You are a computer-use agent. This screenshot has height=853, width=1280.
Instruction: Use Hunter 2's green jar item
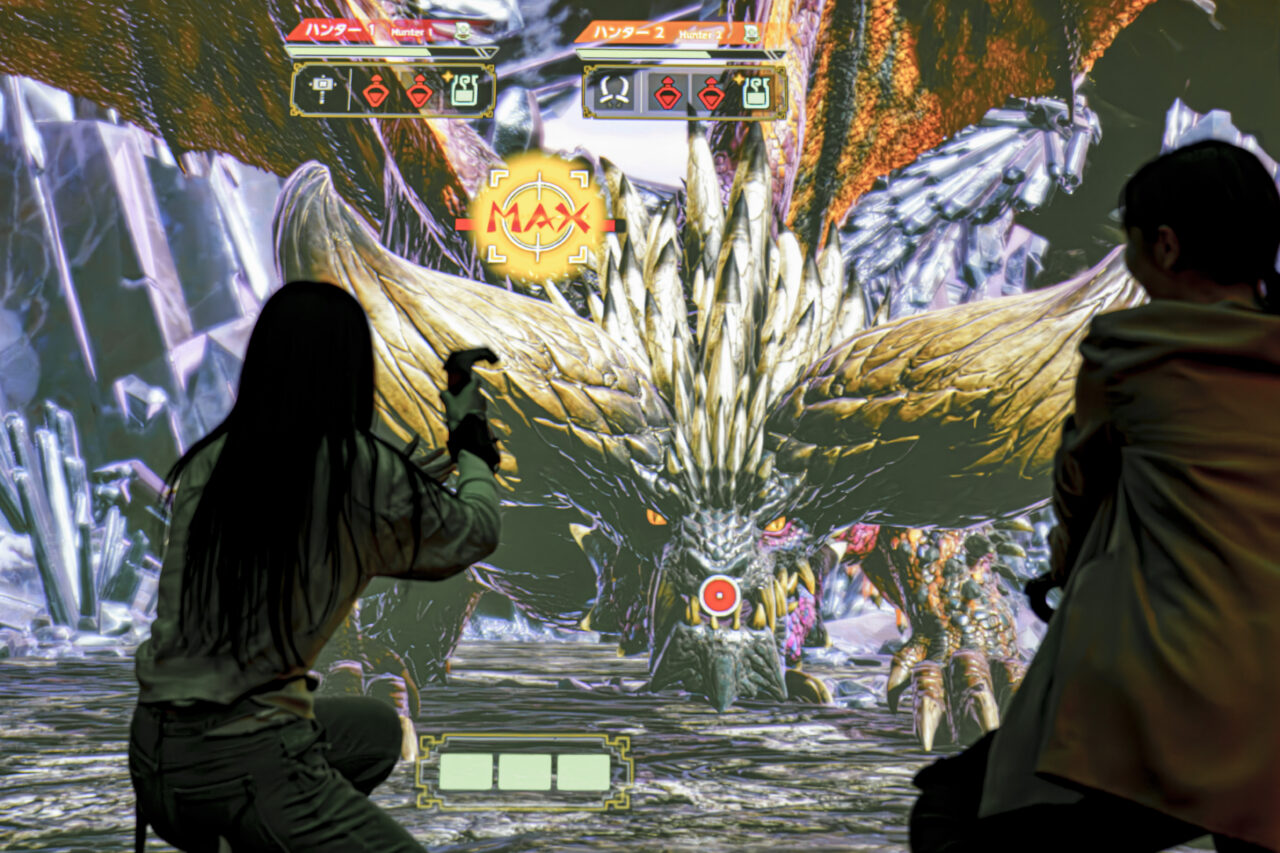(x=755, y=92)
